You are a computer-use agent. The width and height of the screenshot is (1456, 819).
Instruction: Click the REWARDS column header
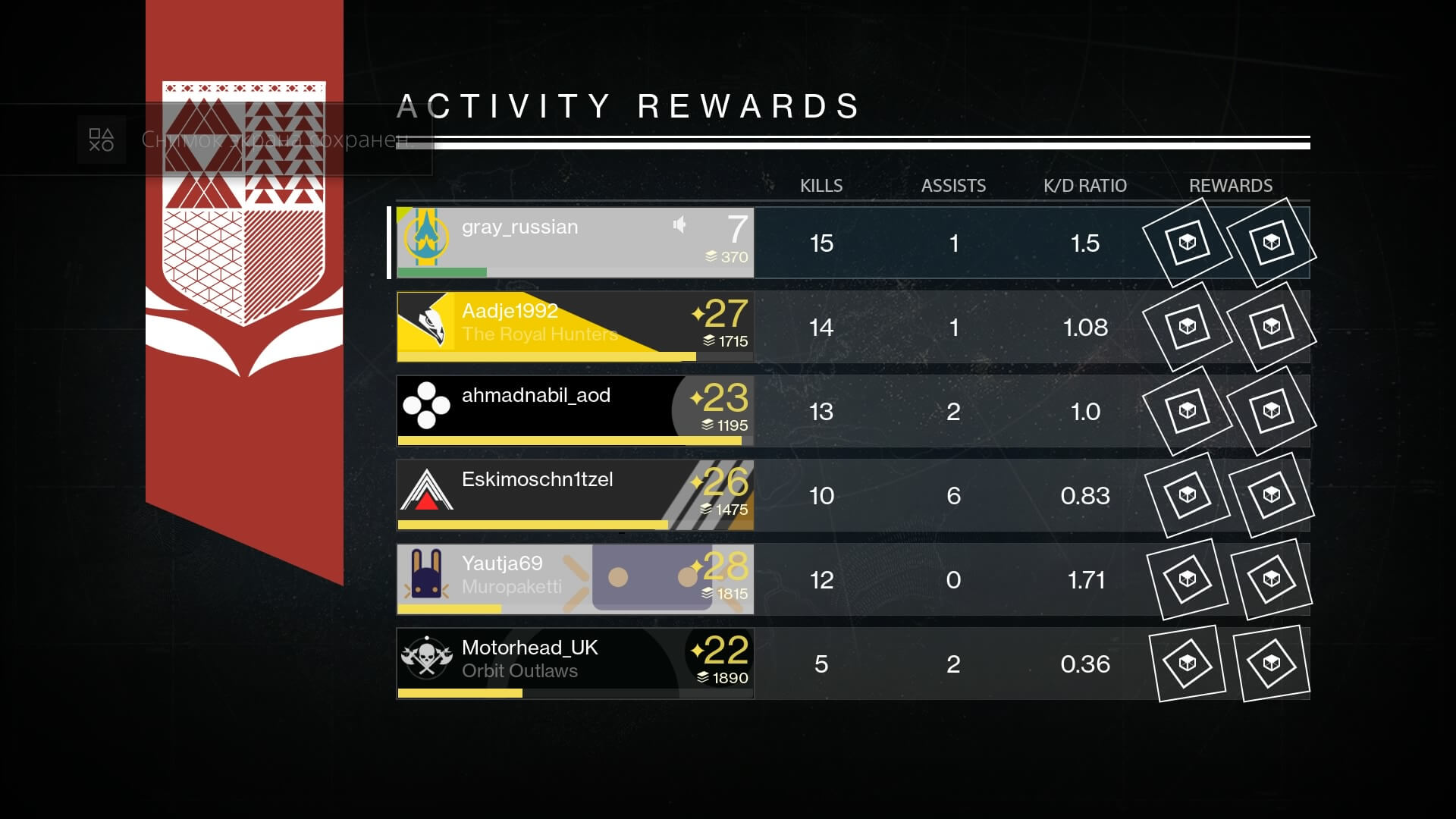(1231, 185)
